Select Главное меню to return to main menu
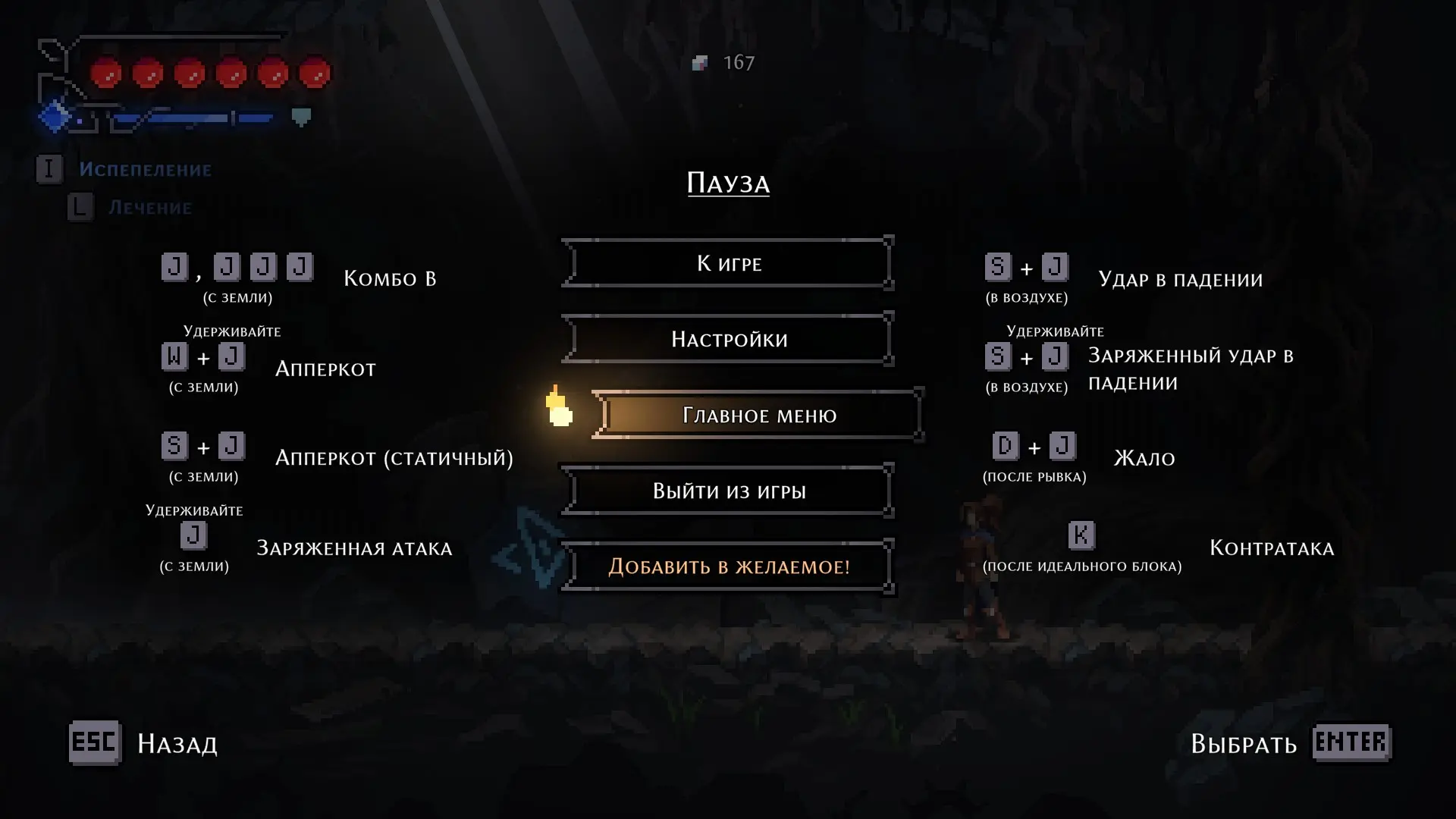 click(758, 415)
